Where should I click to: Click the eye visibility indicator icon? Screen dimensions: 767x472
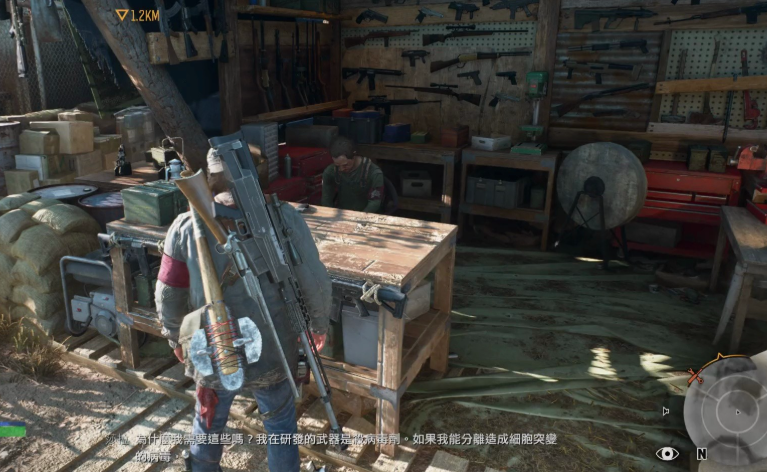click(666, 454)
